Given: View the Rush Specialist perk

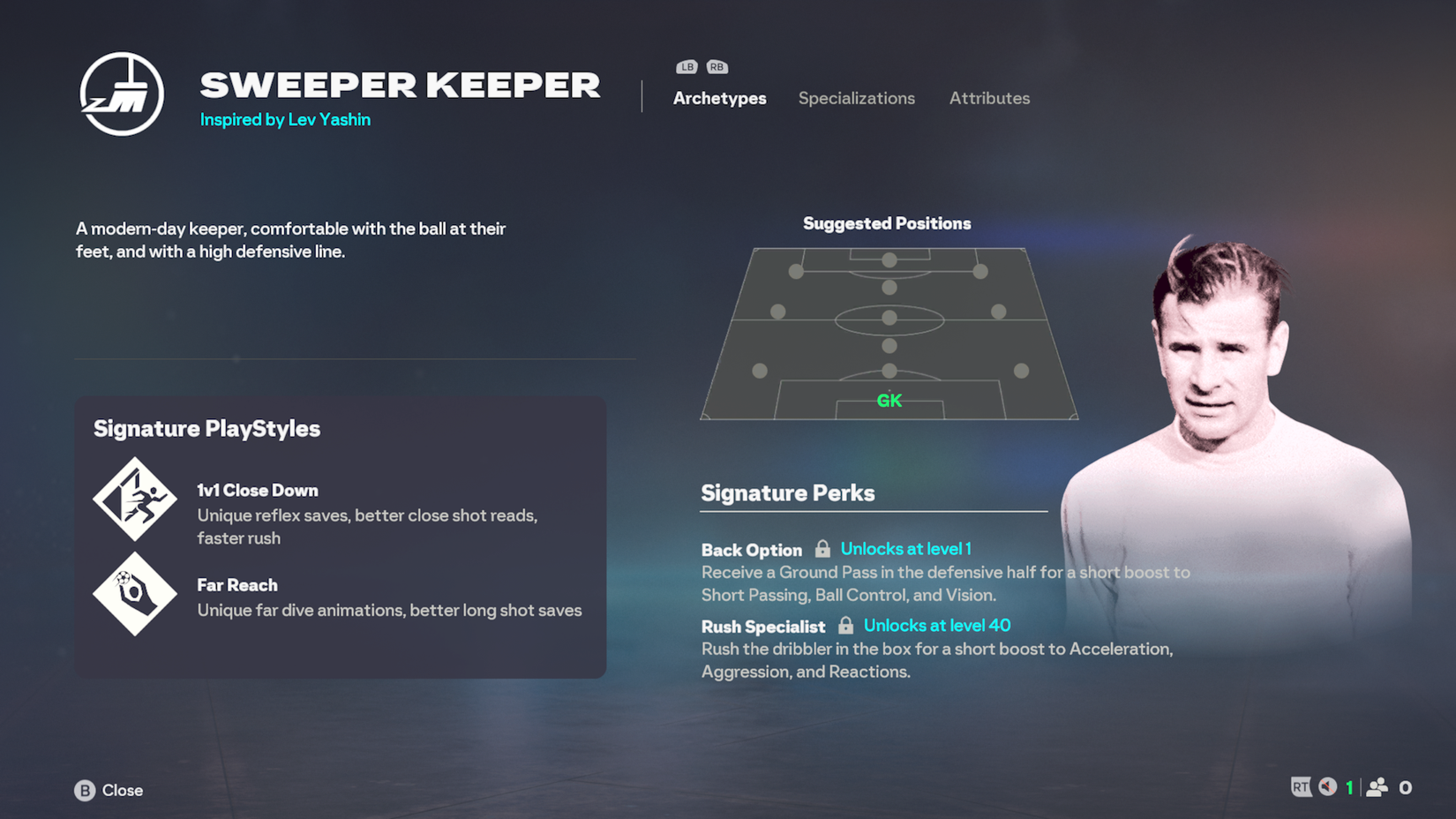Looking at the screenshot, I should [x=762, y=627].
